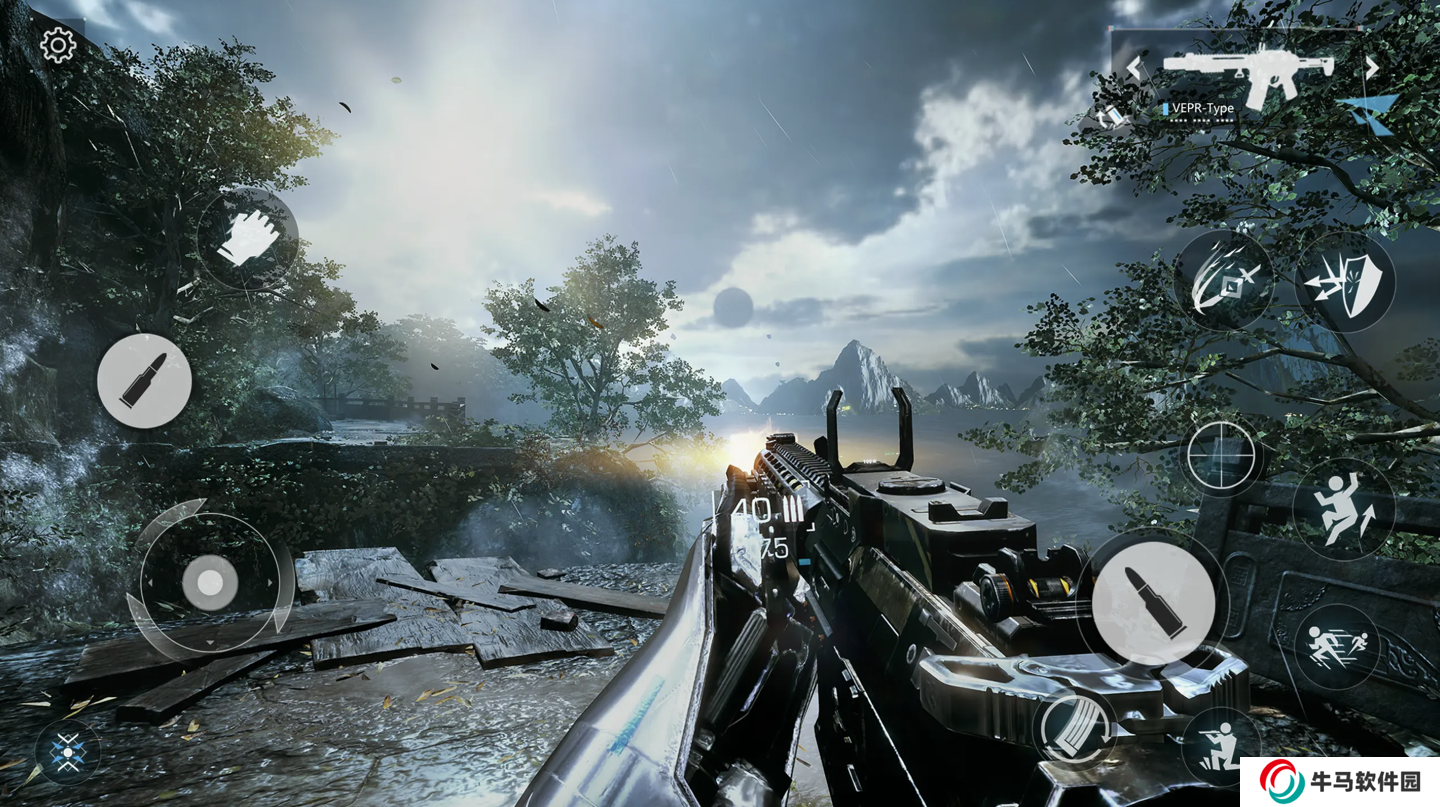Fire with the large bullet button
1440x807 pixels.
click(1153, 602)
